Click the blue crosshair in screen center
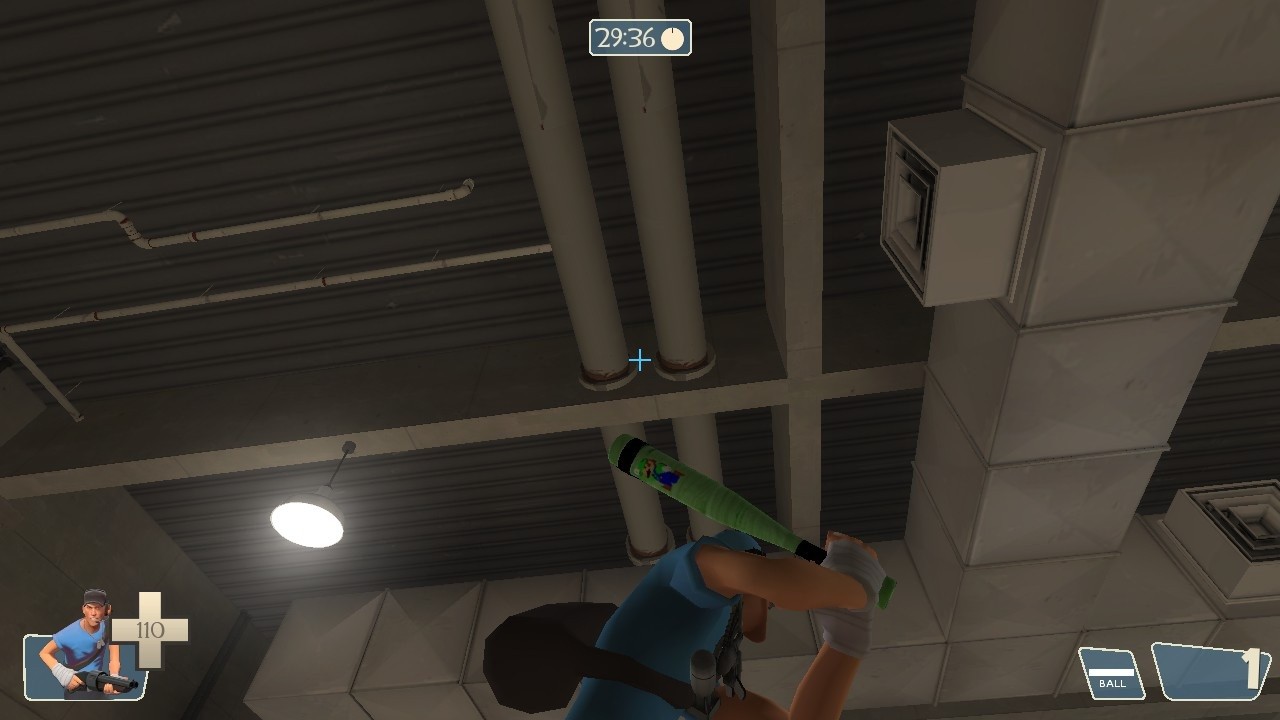This screenshot has width=1280, height=720. pos(640,360)
